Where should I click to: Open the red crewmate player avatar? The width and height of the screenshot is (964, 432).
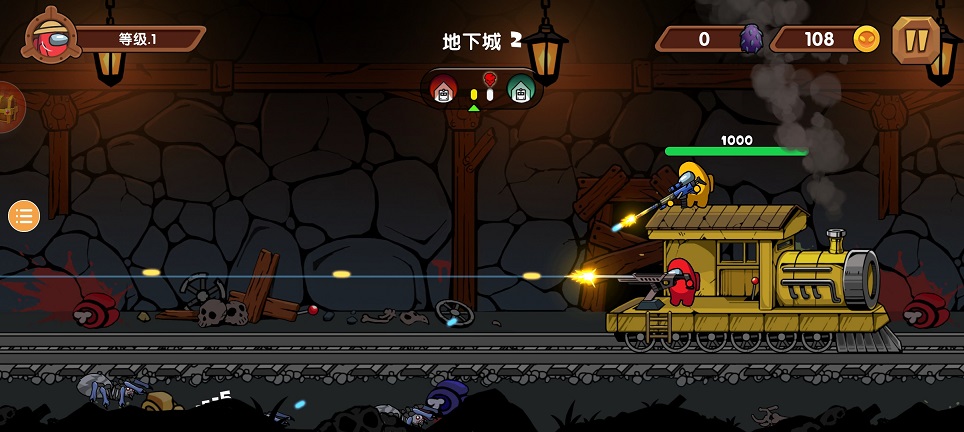tap(53, 39)
